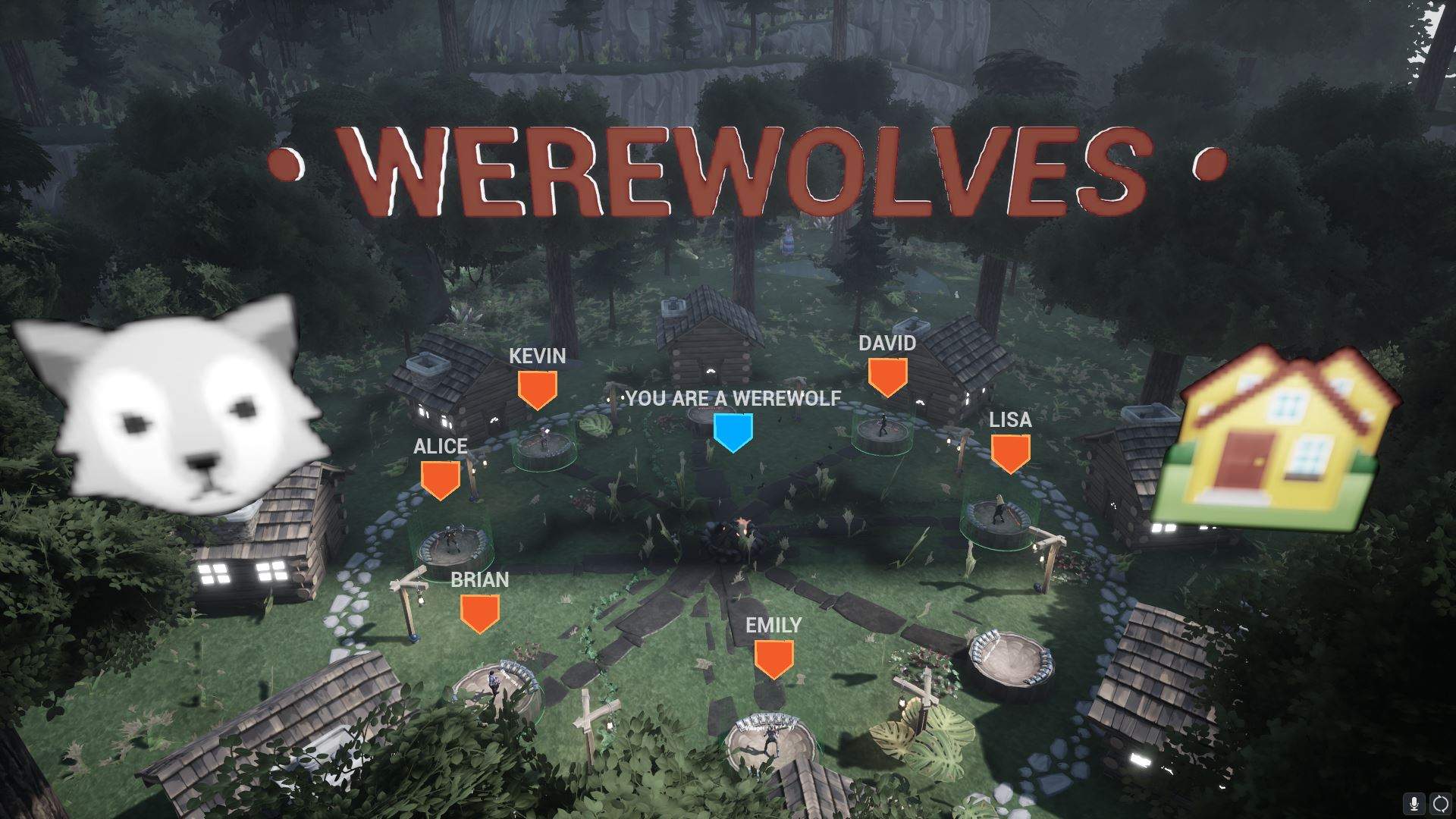Click the text YOU ARE A WEREWOLF
Screen dimensions: 1456x819
tap(733, 397)
